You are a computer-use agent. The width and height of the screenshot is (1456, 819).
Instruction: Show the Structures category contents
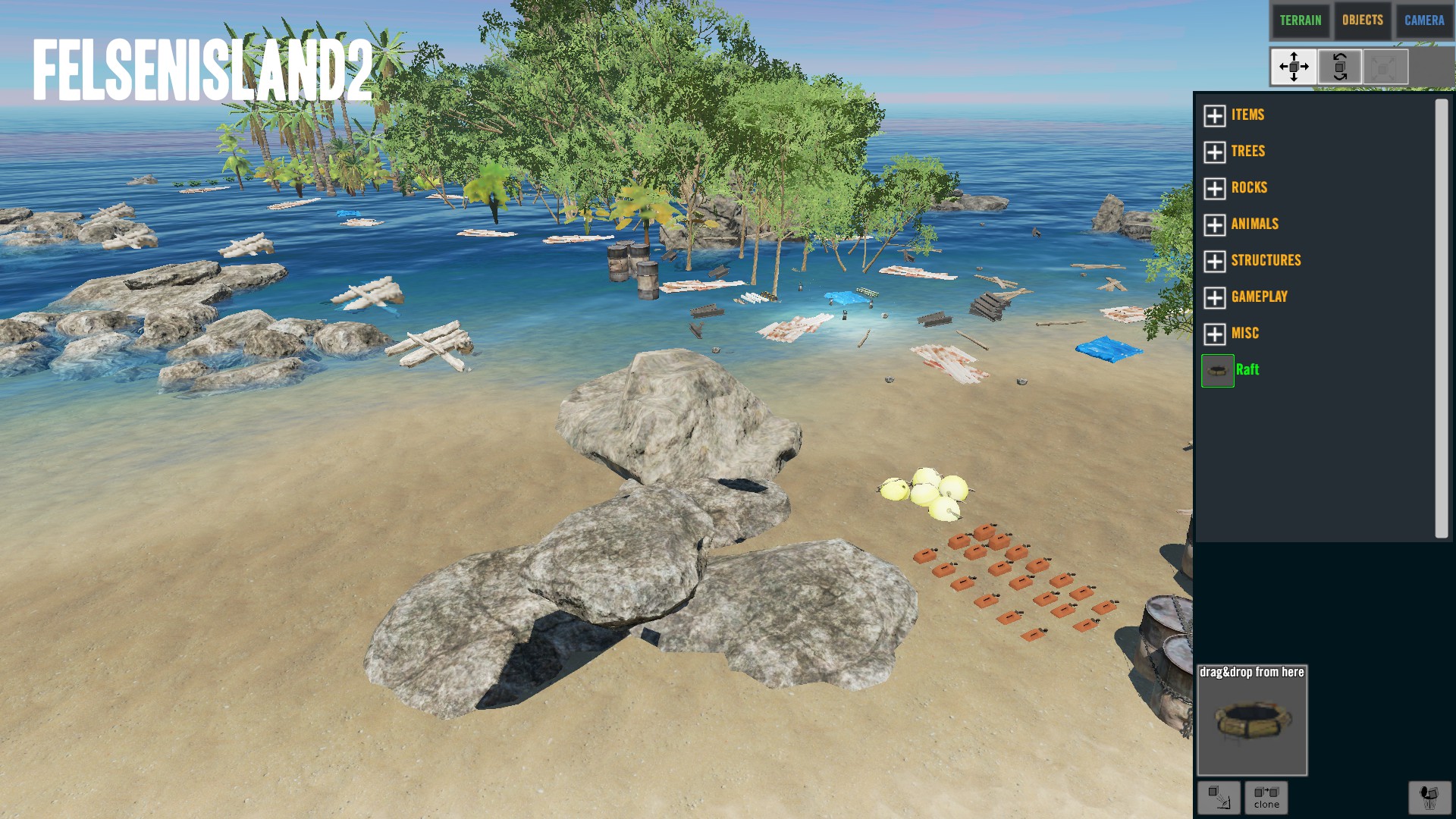point(1215,261)
